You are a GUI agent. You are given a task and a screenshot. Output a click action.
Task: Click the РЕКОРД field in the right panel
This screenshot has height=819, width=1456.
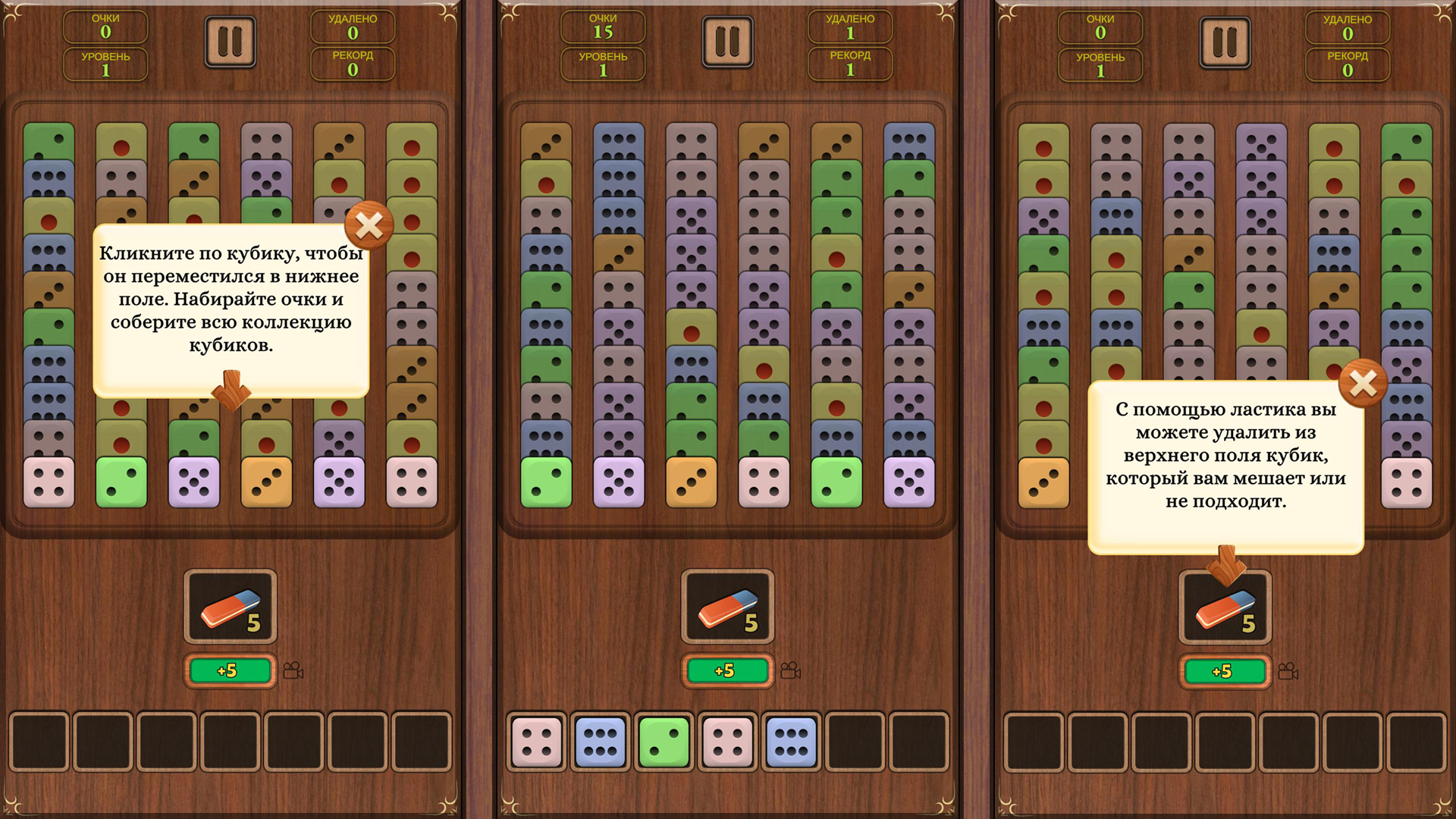tap(1348, 63)
